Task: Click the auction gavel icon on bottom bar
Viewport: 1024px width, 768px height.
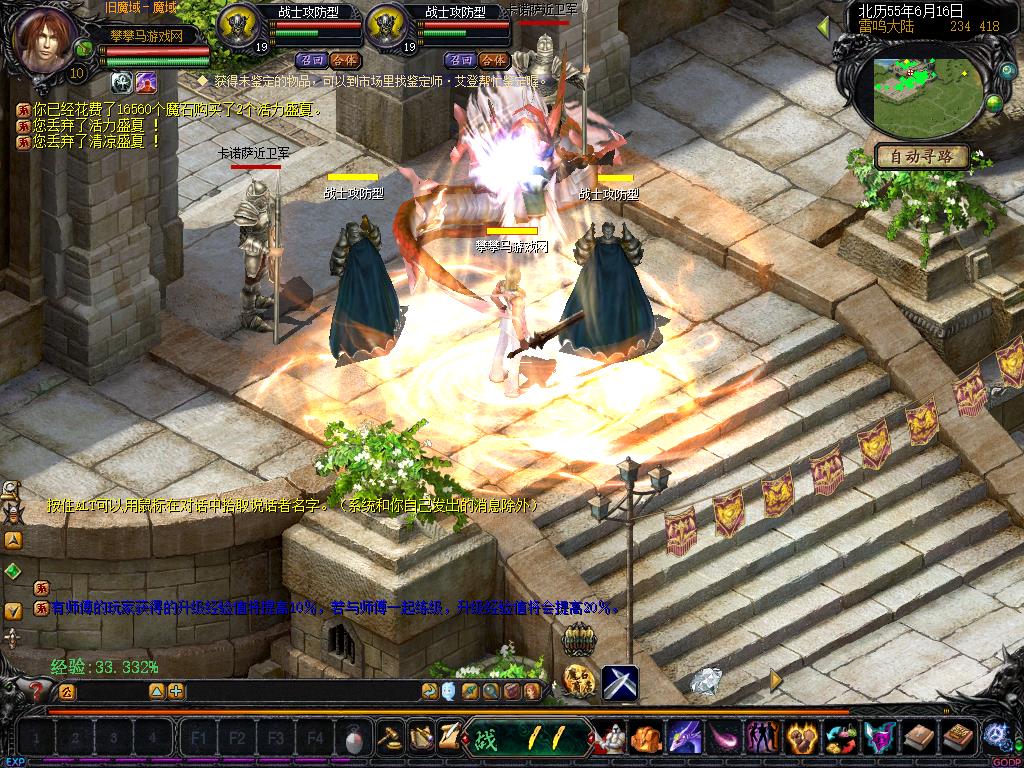Action: (389, 738)
